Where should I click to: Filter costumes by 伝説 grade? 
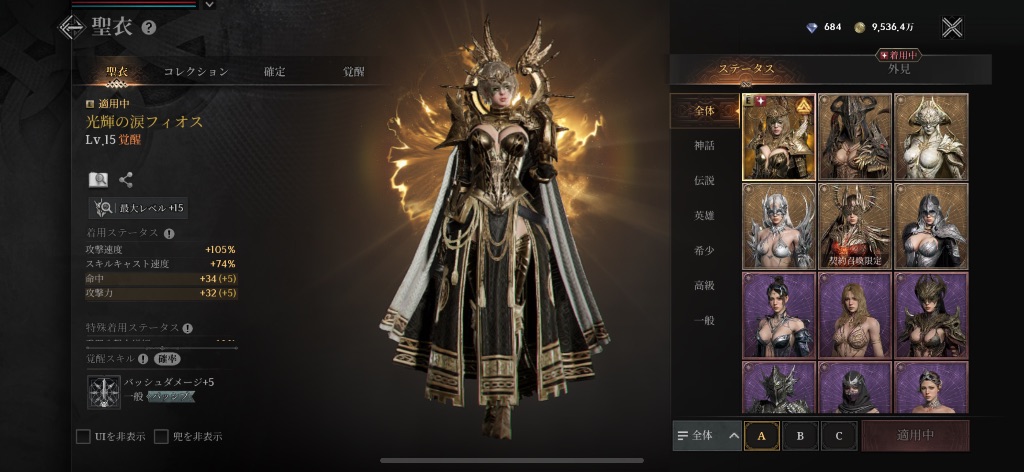click(x=705, y=181)
